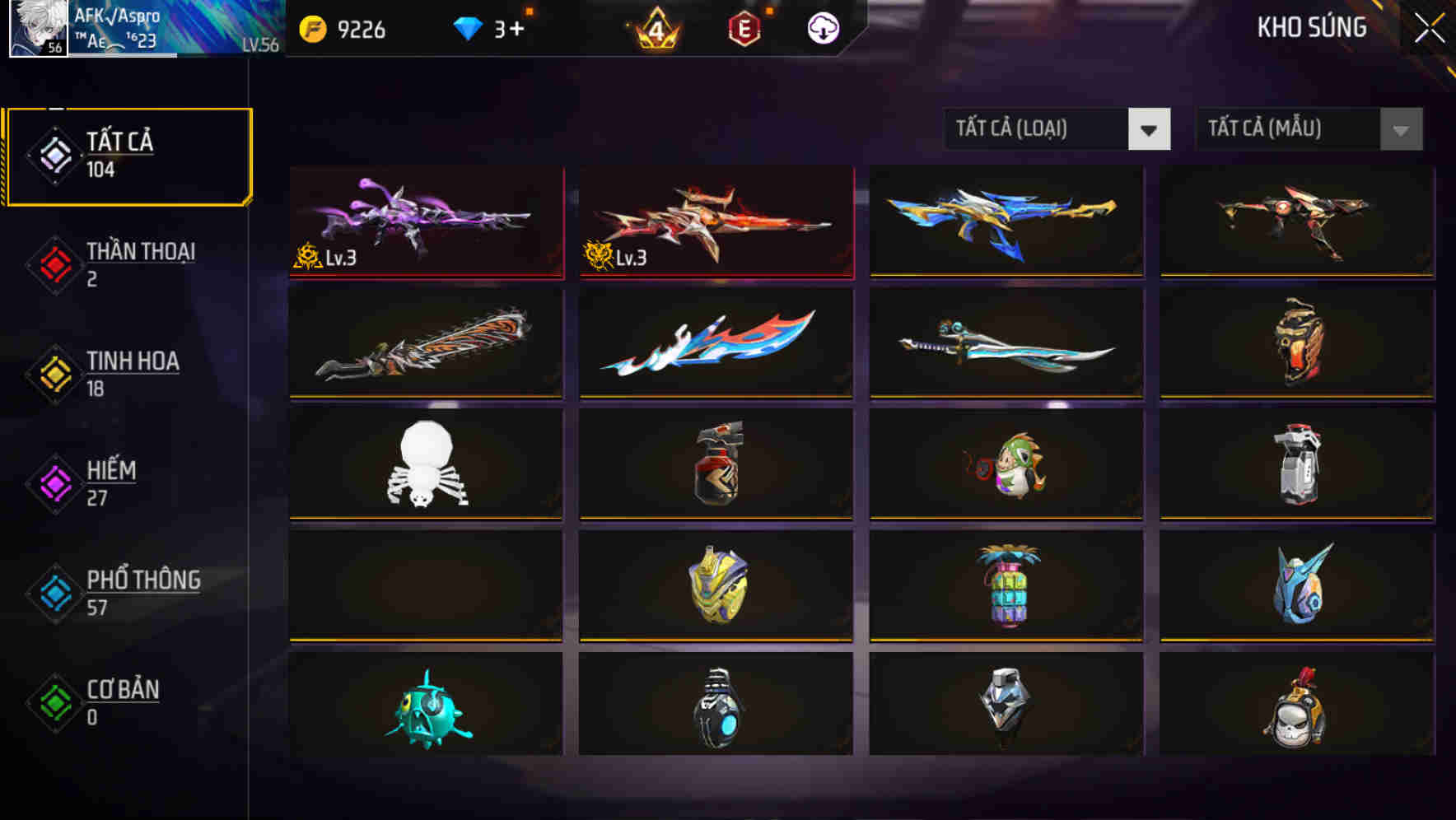Open the crown rank badge showing 4
This screenshot has height=820, width=1456.
tap(655, 26)
